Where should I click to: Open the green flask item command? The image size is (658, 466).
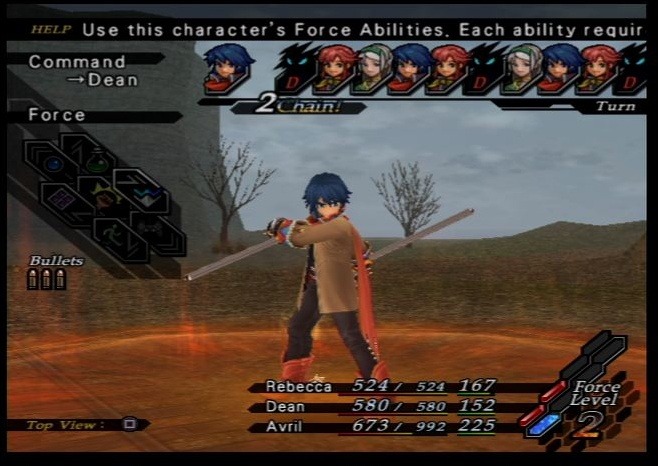[97, 162]
